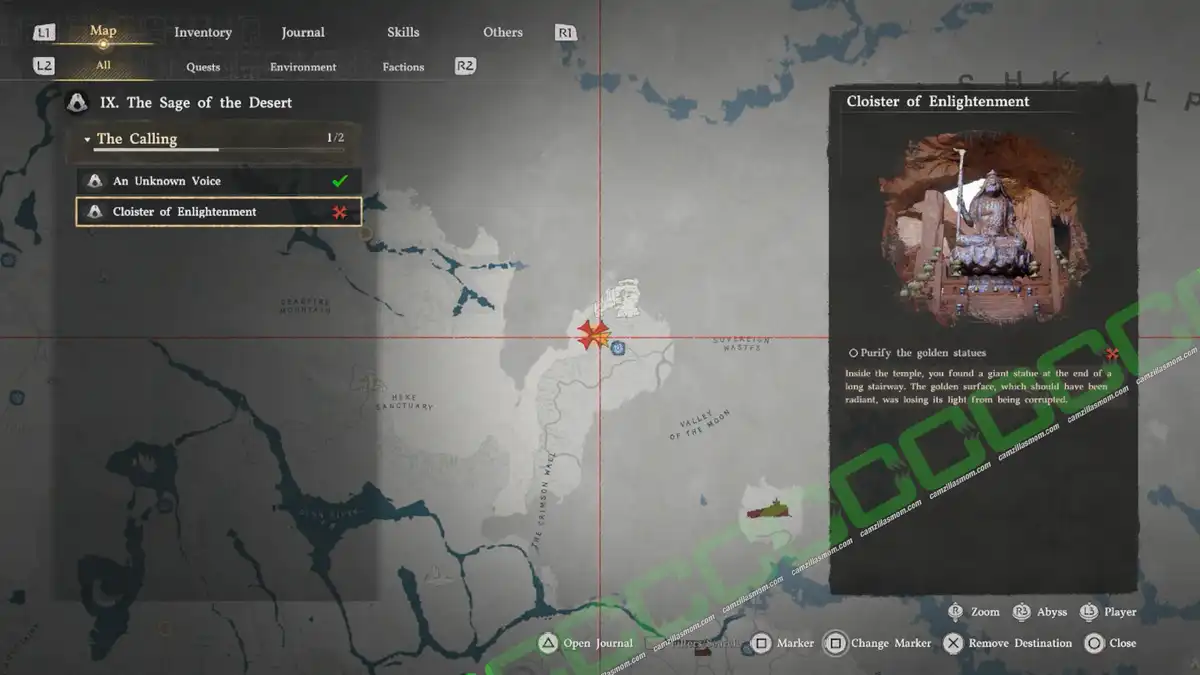Show the All map filter
Screen dimensions: 1200x675
point(103,66)
